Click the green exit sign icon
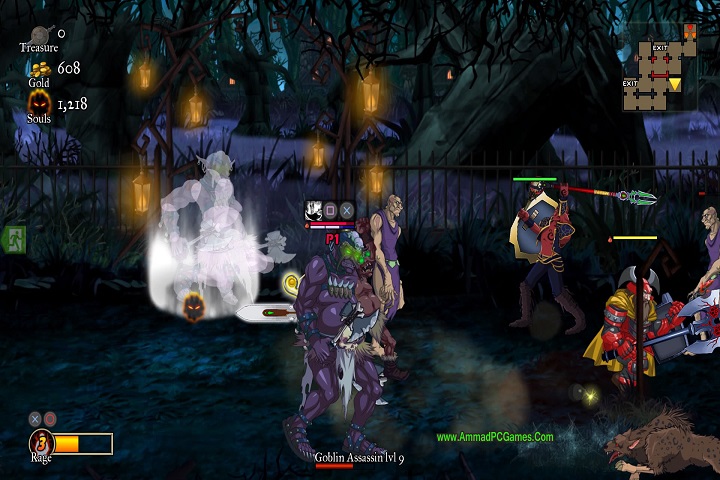Viewport: 720px width, 480px height. coord(14,239)
